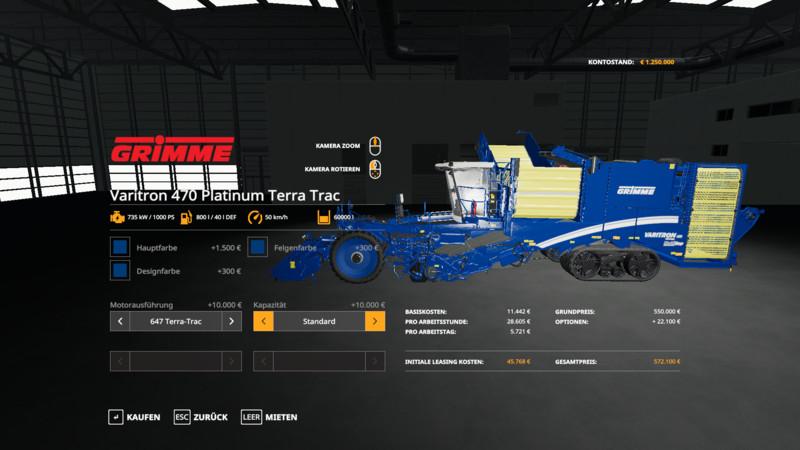Go back with the Zurück button
The image size is (800, 450).
(200, 416)
